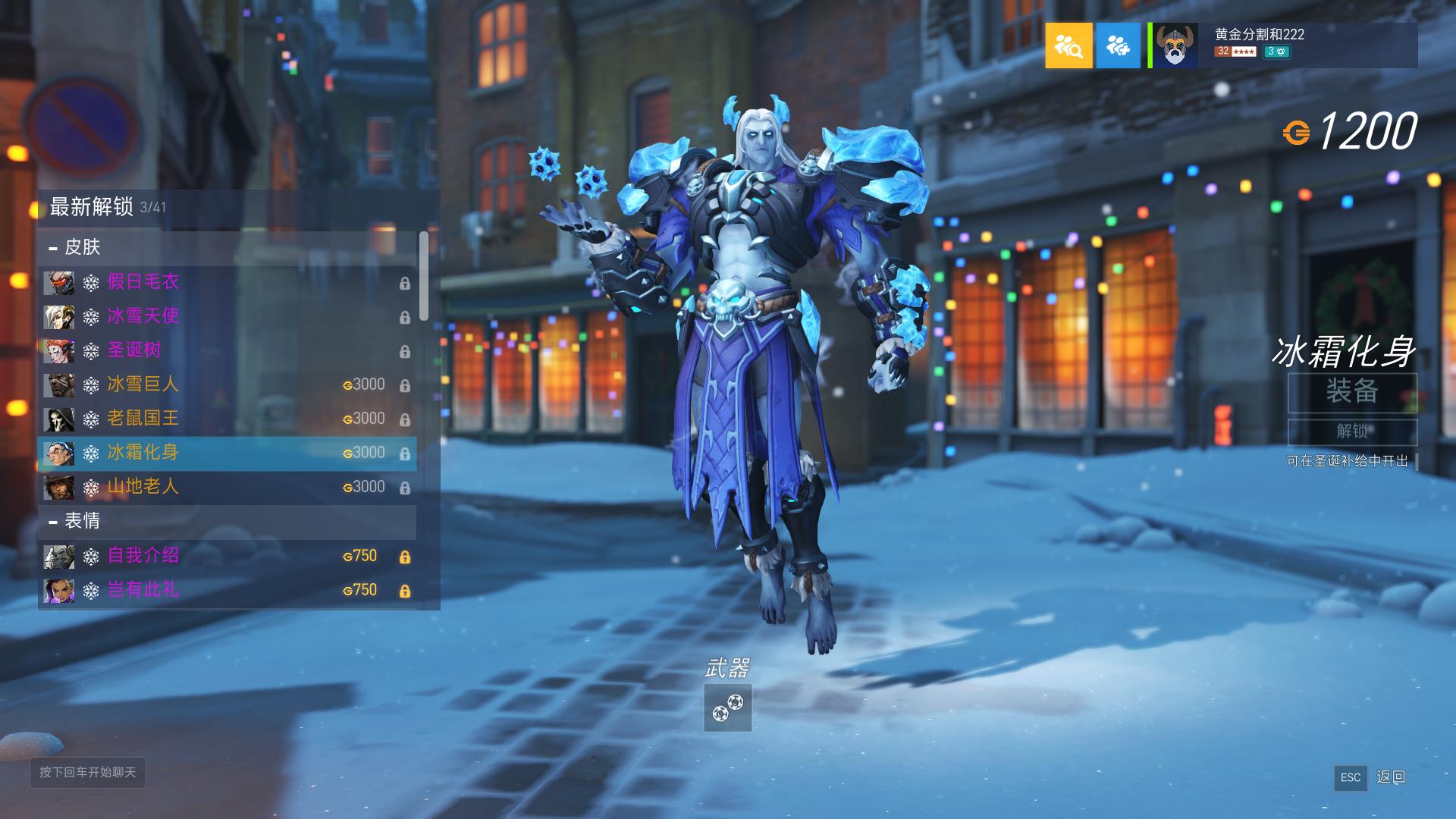Open the orange find-group button

pos(1068,45)
